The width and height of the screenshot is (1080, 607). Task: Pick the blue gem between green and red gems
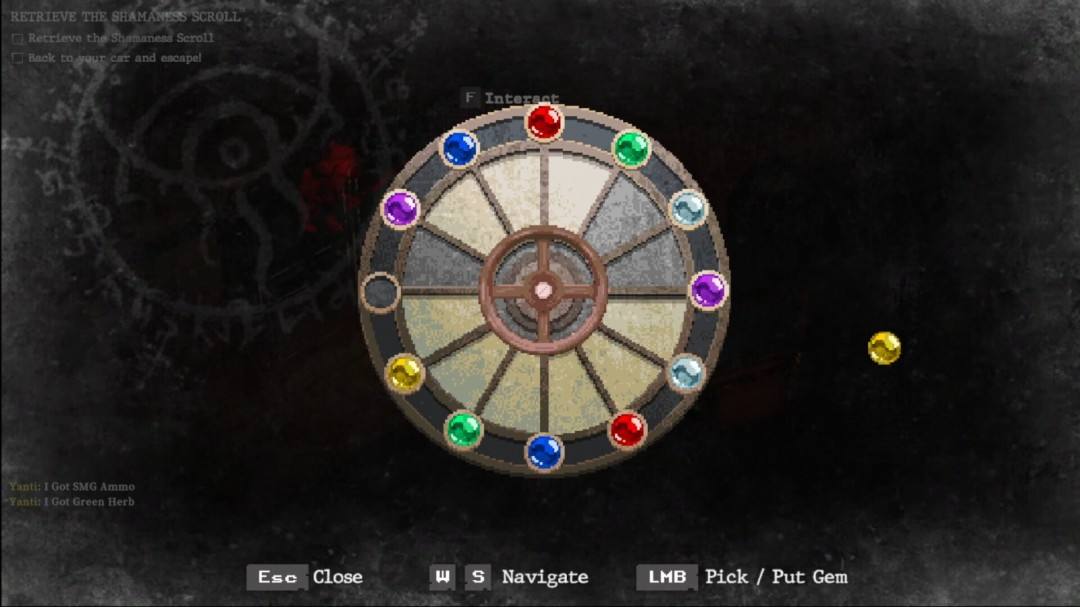(544, 451)
